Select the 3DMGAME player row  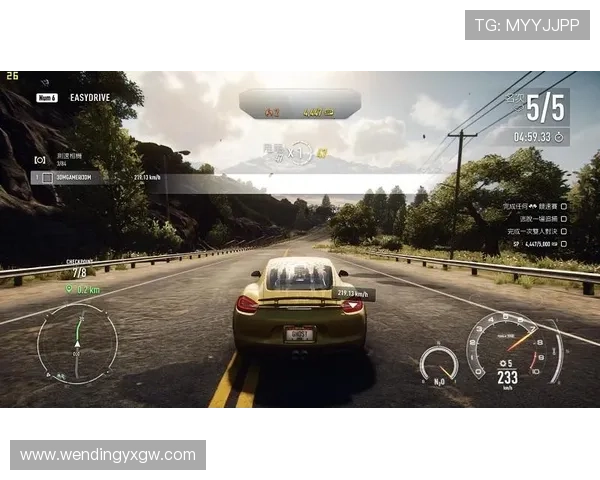68,177
